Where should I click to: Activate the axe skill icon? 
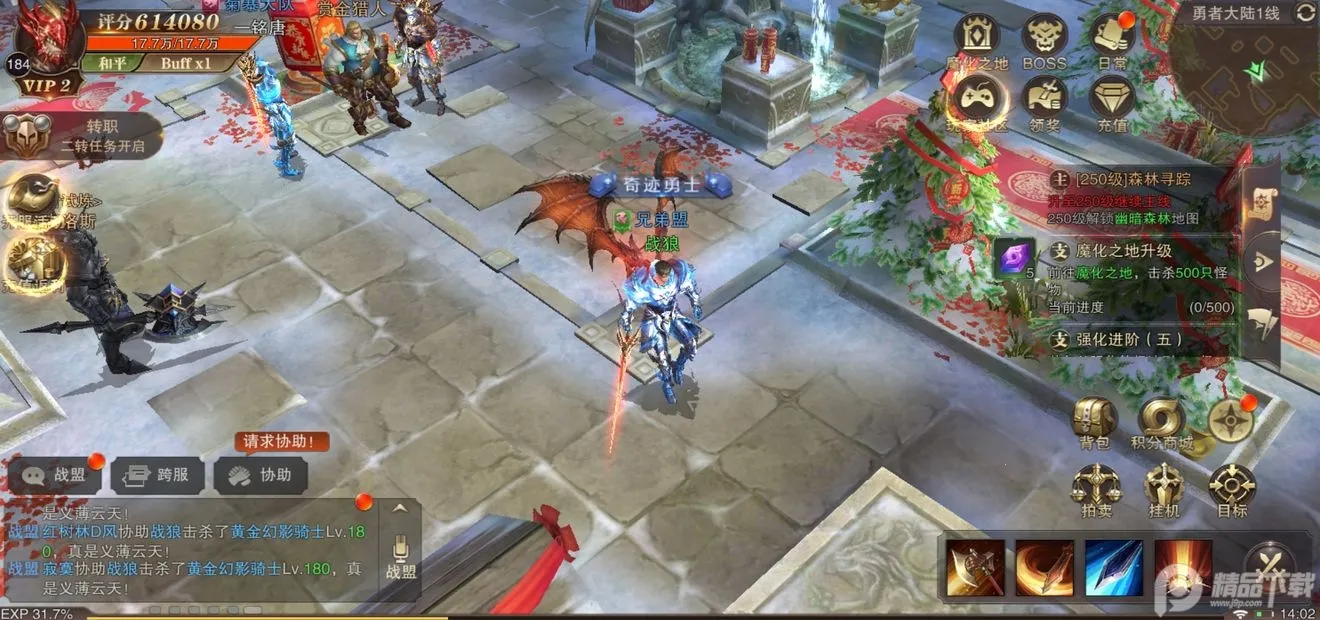[976, 568]
